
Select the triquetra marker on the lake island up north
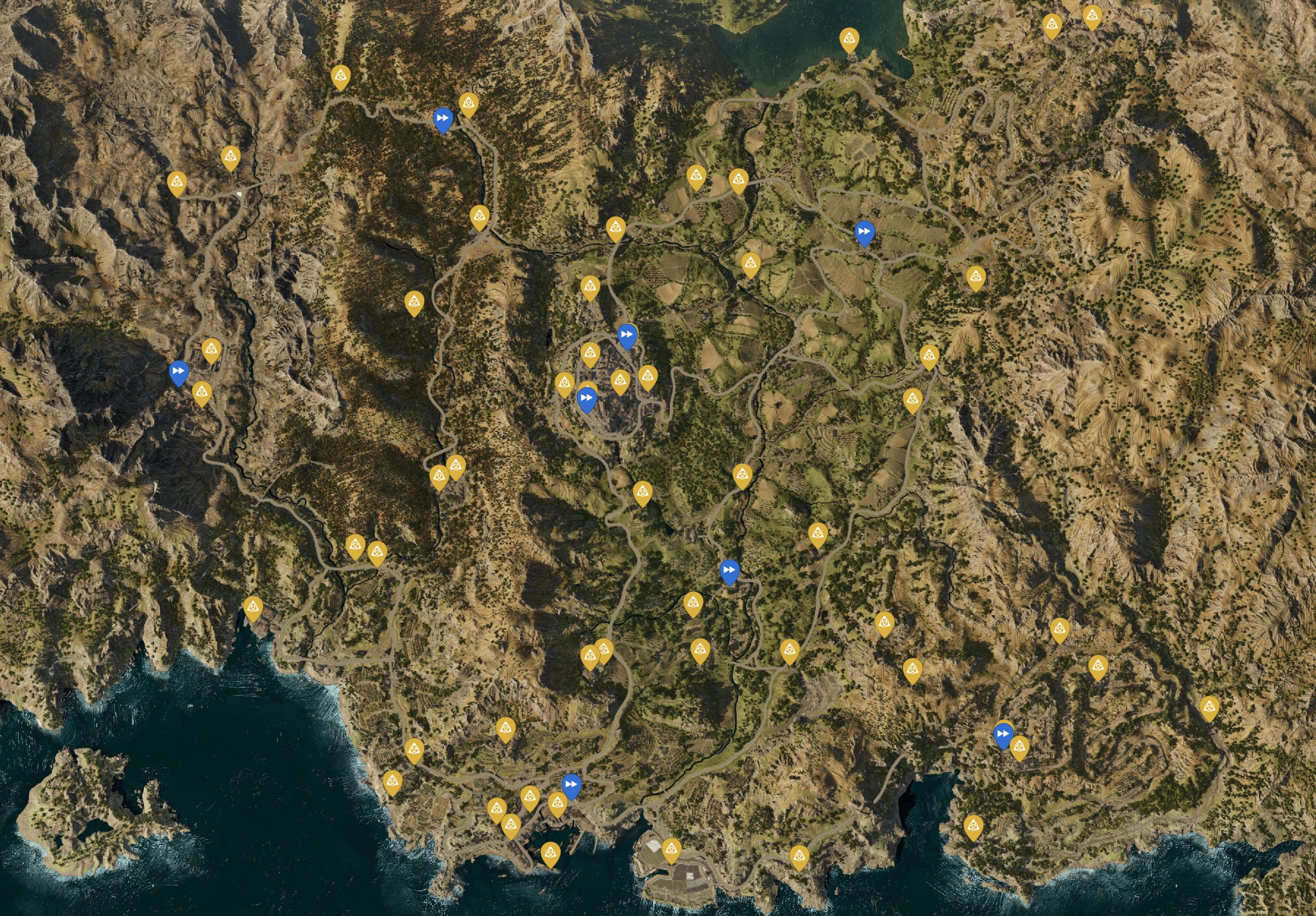point(850,40)
